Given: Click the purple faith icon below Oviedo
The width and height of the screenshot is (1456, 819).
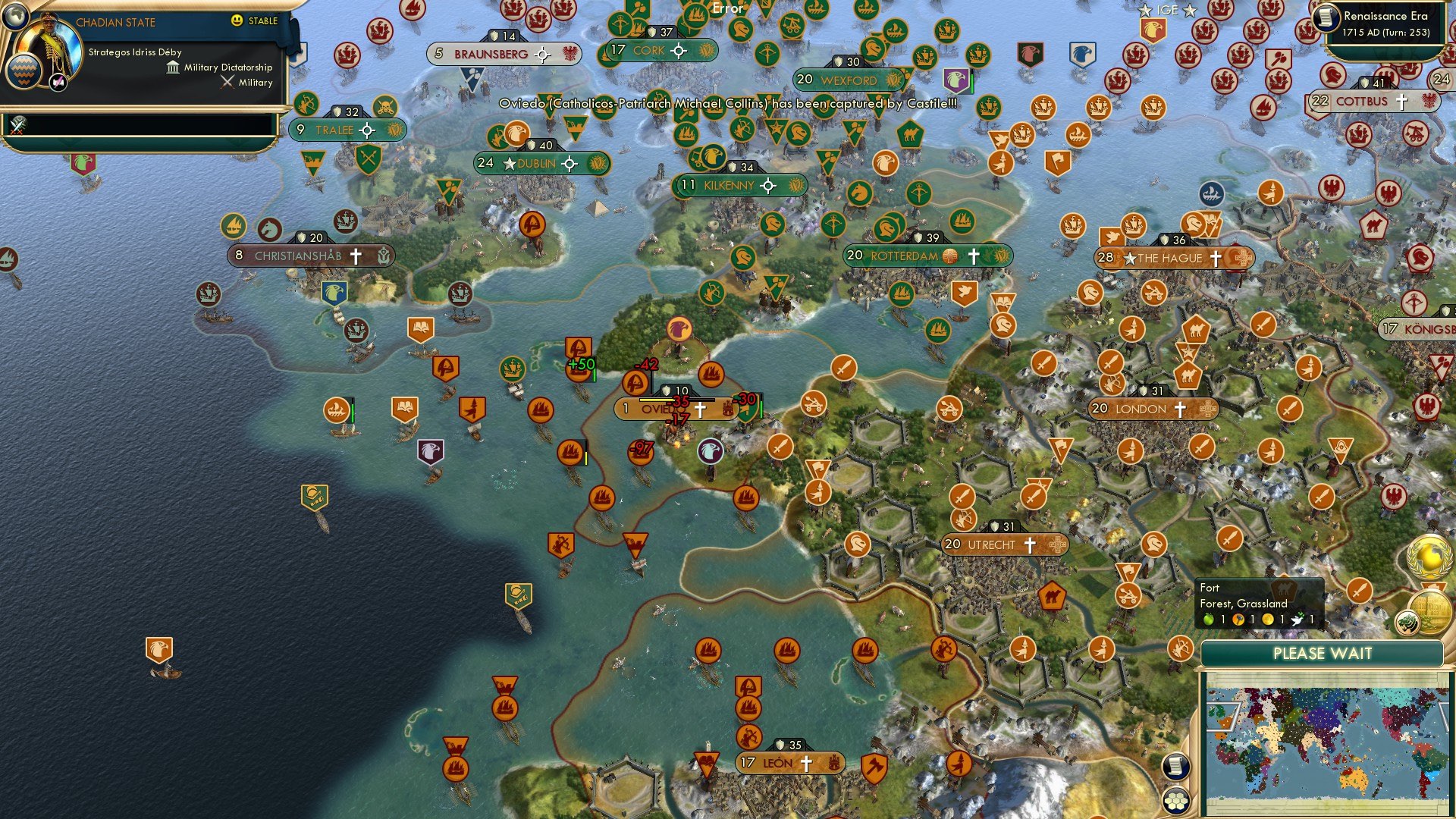Looking at the screenshot, I should [710, 451].
